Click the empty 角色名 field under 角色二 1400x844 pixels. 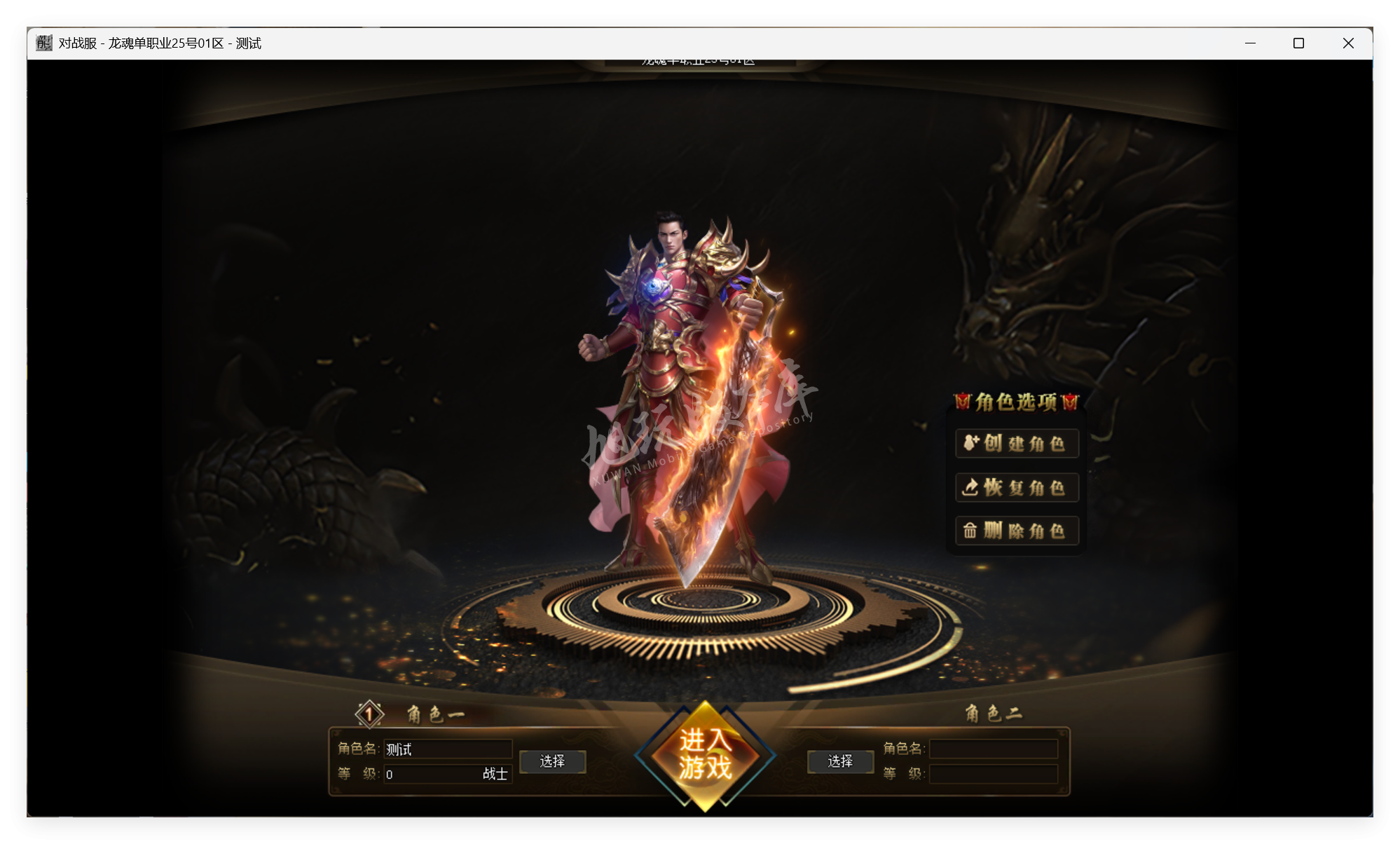click(x=994, y=749)
